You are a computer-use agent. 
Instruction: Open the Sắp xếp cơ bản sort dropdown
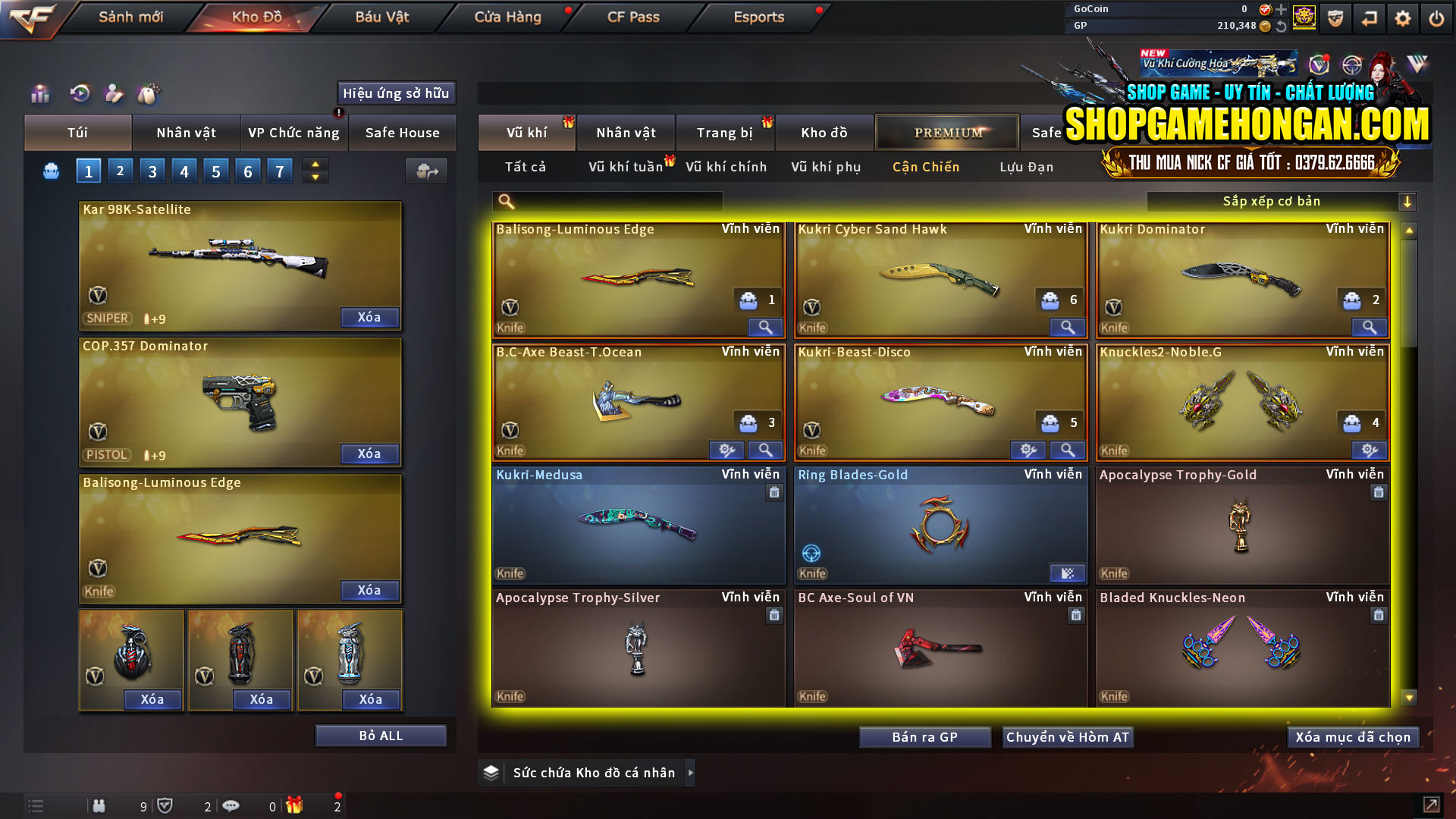pos(1283,201)
